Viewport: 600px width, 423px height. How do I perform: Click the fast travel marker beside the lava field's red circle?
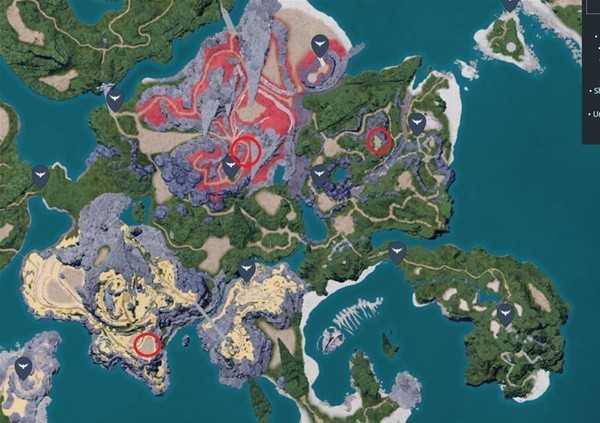coord(231,167)
